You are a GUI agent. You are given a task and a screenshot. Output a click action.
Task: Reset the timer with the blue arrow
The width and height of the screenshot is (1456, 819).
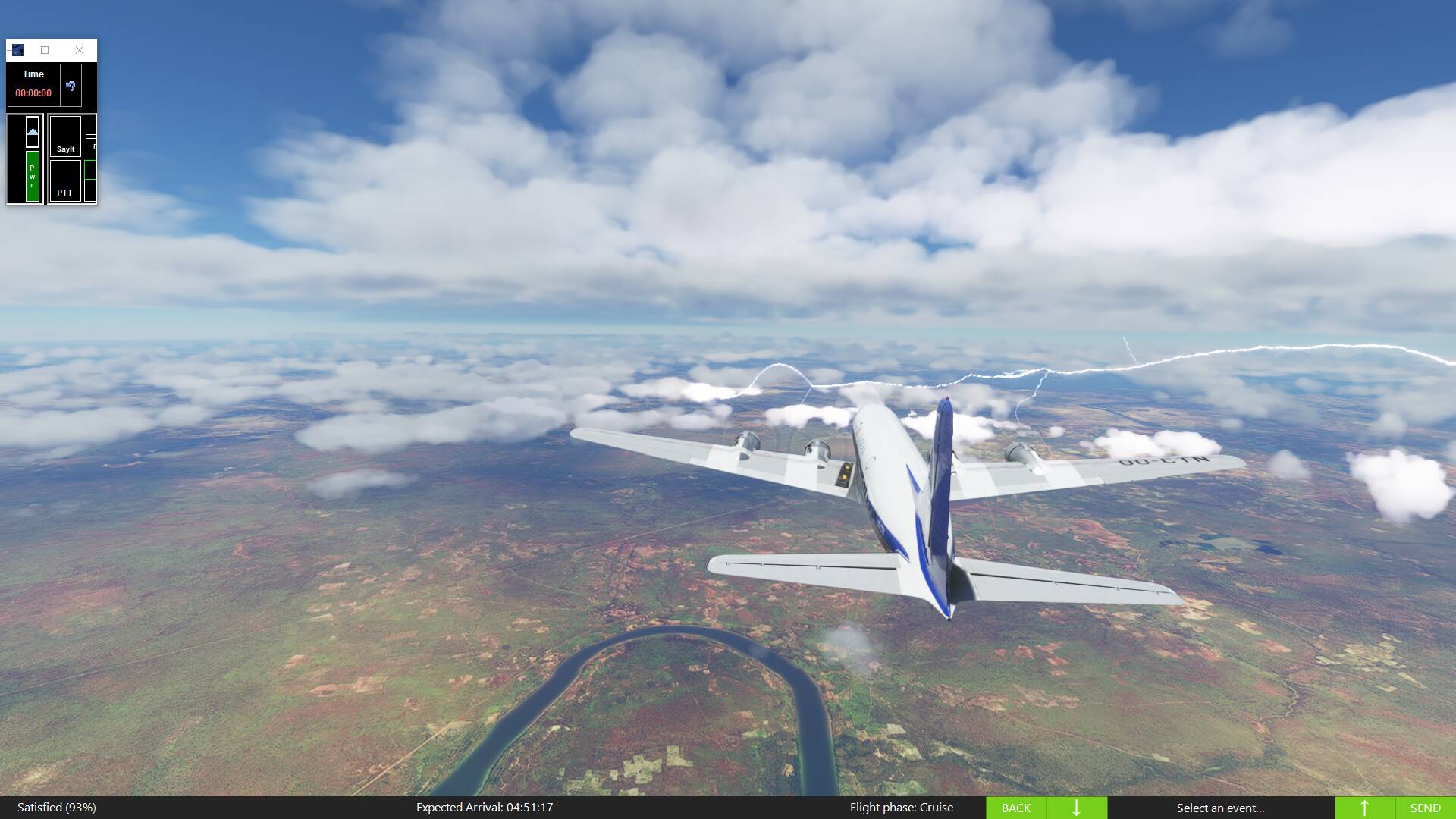click(71, 86)
